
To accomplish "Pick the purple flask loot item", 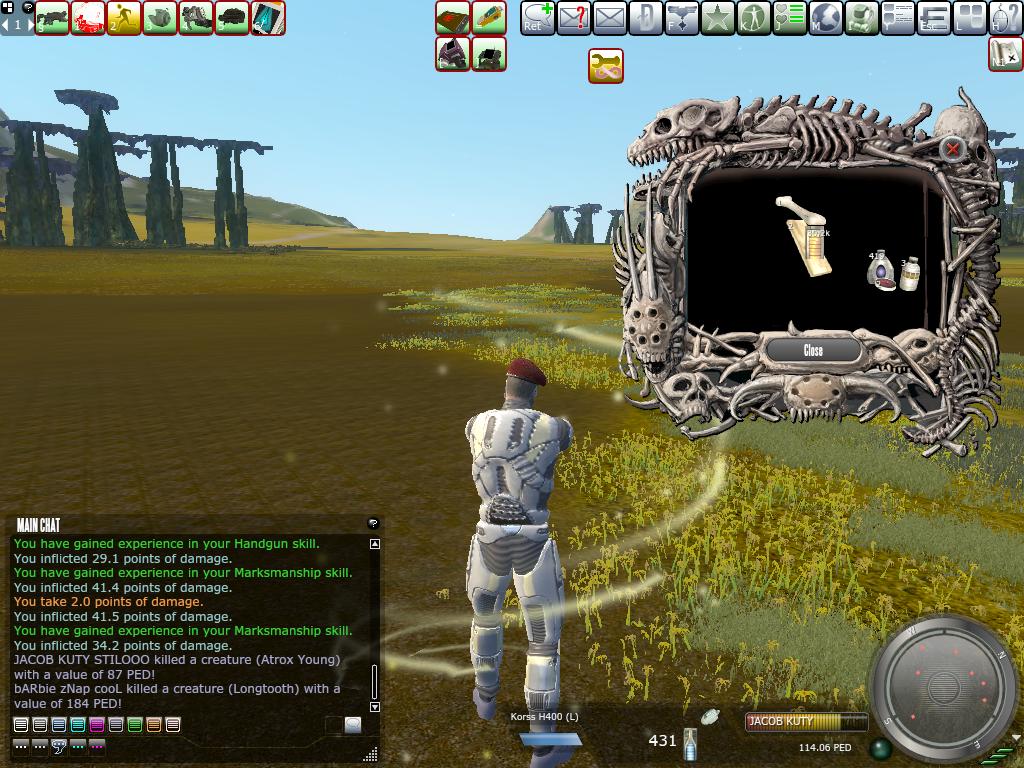I will 880,269.
